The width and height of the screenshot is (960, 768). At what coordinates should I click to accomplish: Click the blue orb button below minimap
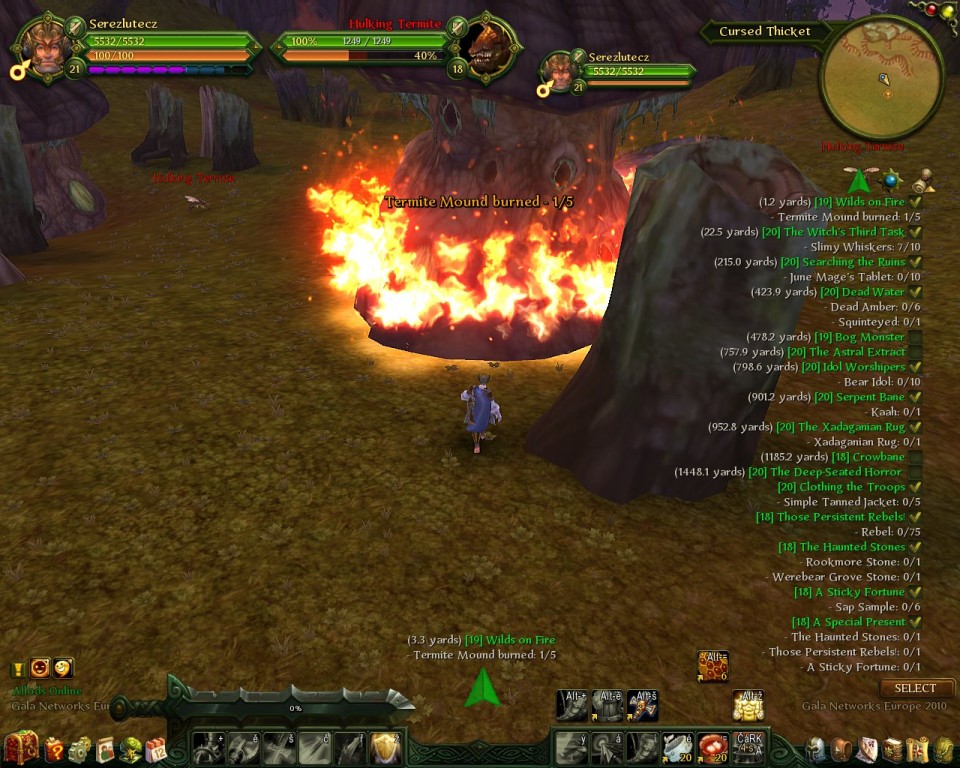(891, 181)
